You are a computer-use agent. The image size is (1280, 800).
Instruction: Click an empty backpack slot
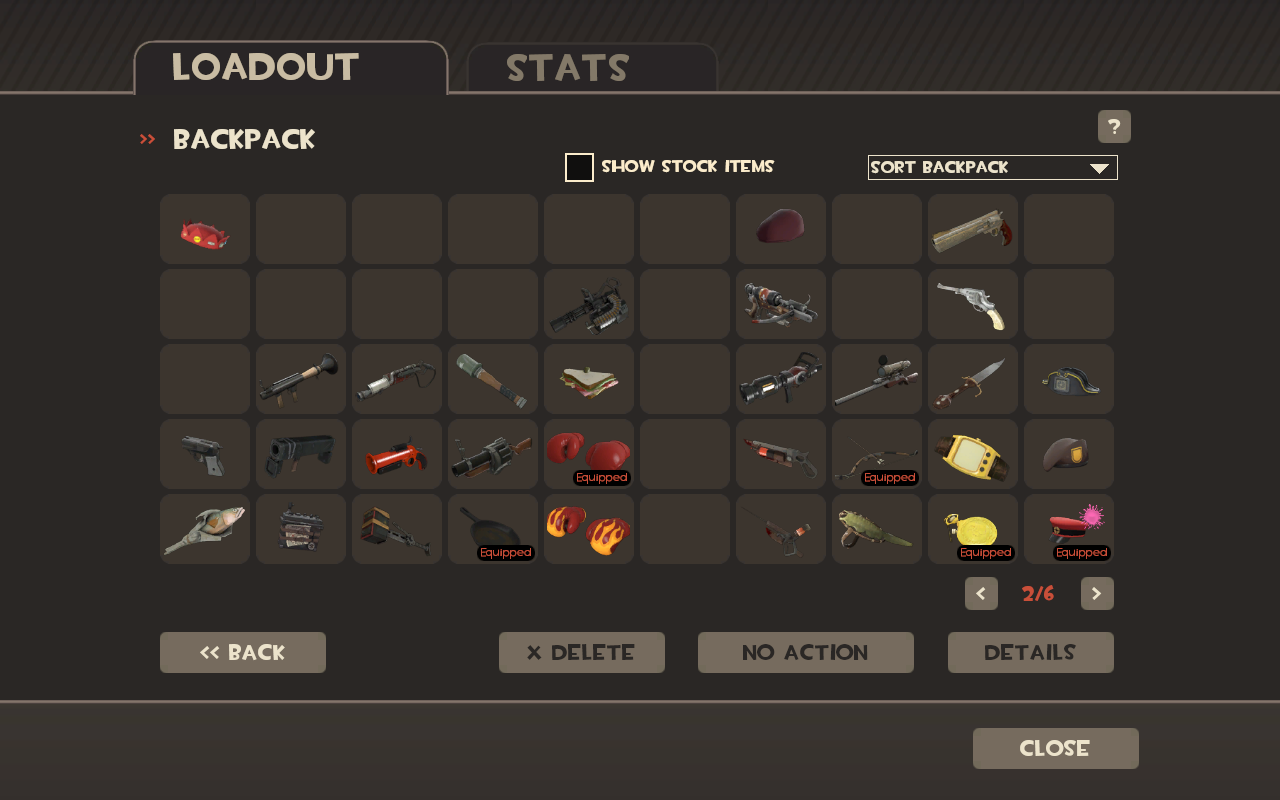(x=300, y=228)
